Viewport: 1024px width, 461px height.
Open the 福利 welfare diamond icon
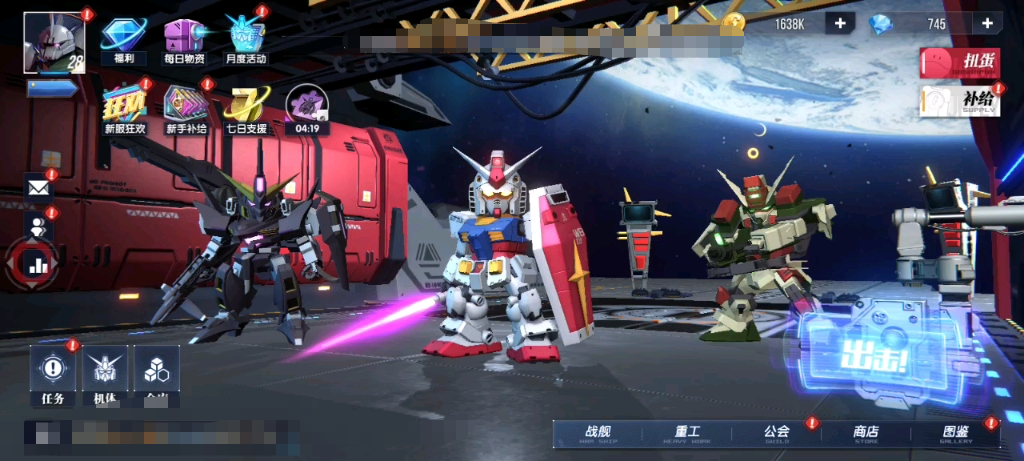[124, 40]
